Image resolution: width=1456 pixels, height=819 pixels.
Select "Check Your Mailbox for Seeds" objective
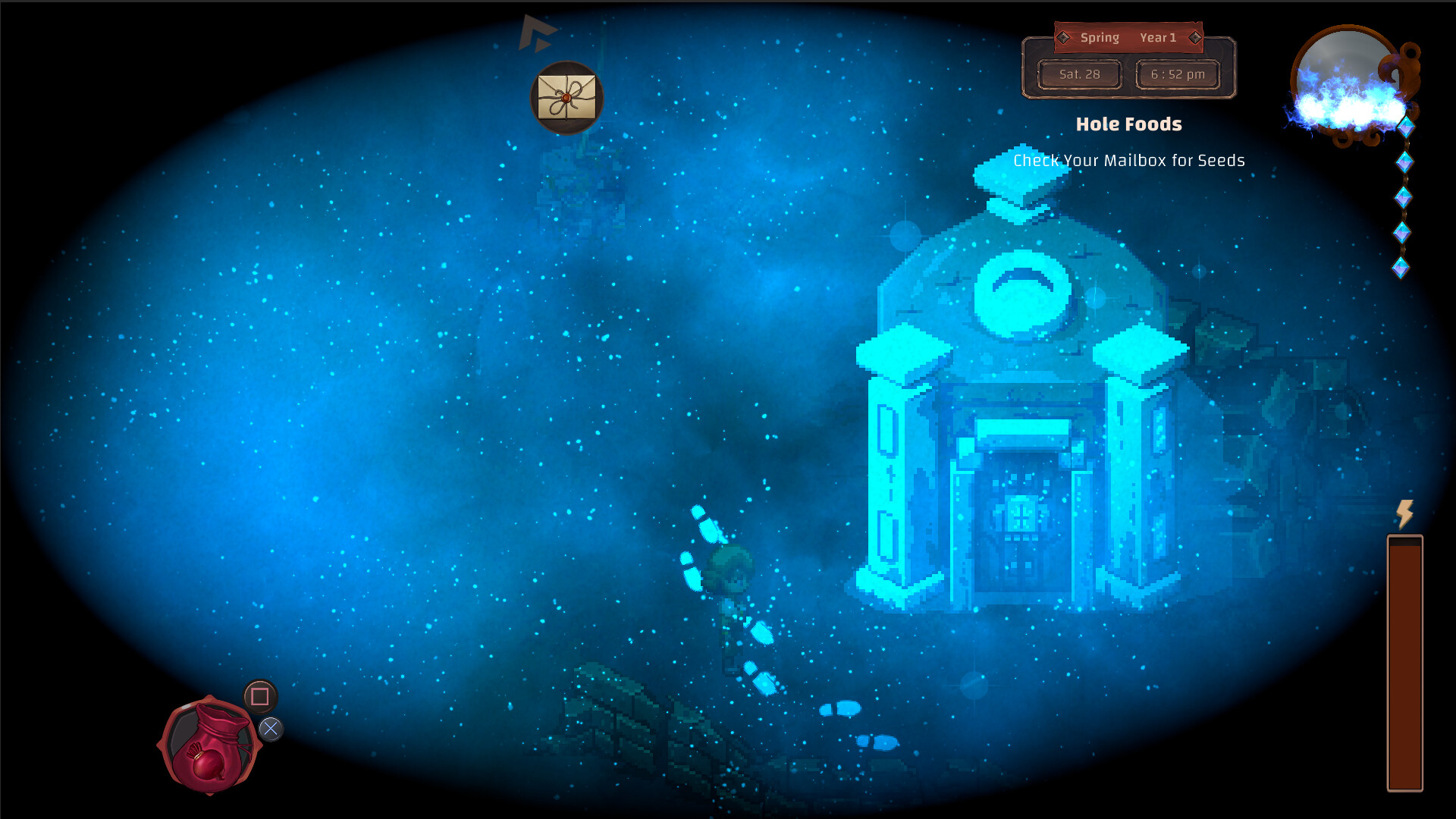[x=1129, y=161]
